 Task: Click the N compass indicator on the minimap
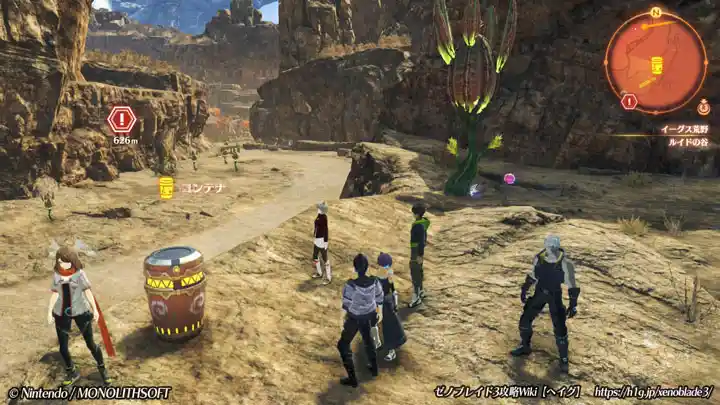656,13
